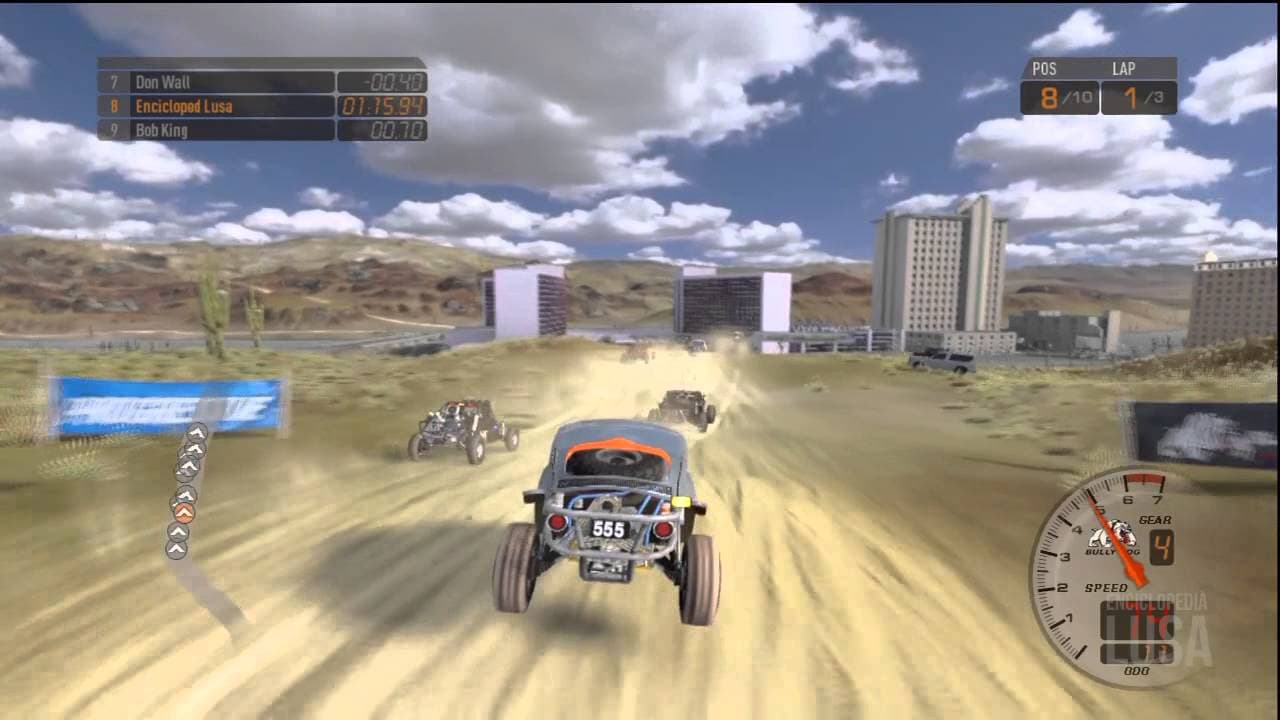Screen dimensions: 1280x720
Task: Click the upward arrow stack left of the track
Action: pos(188,490)
